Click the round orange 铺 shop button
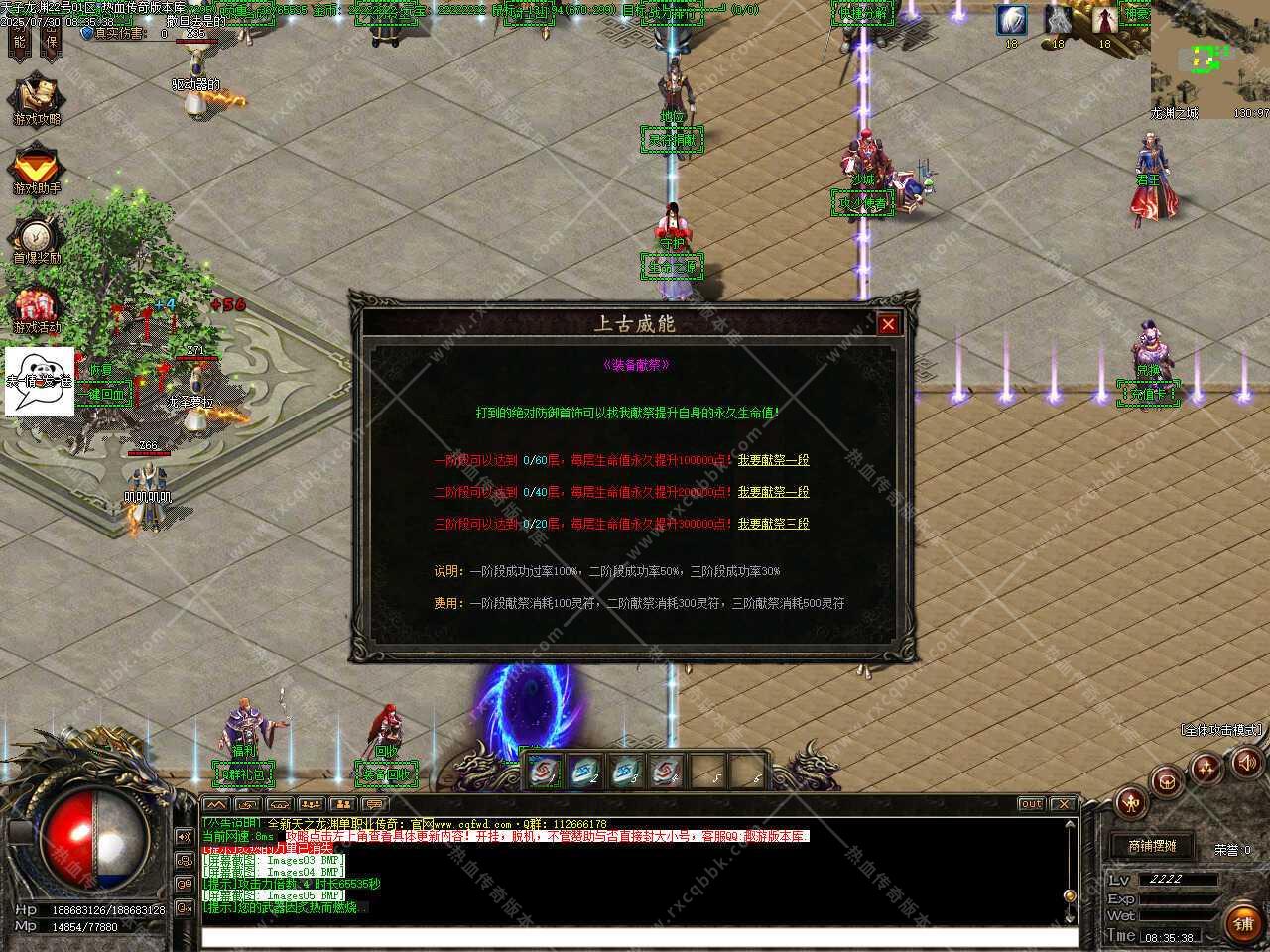Screen dimensions: 1270x952 pyautogui.click(x=1243, y=923)
